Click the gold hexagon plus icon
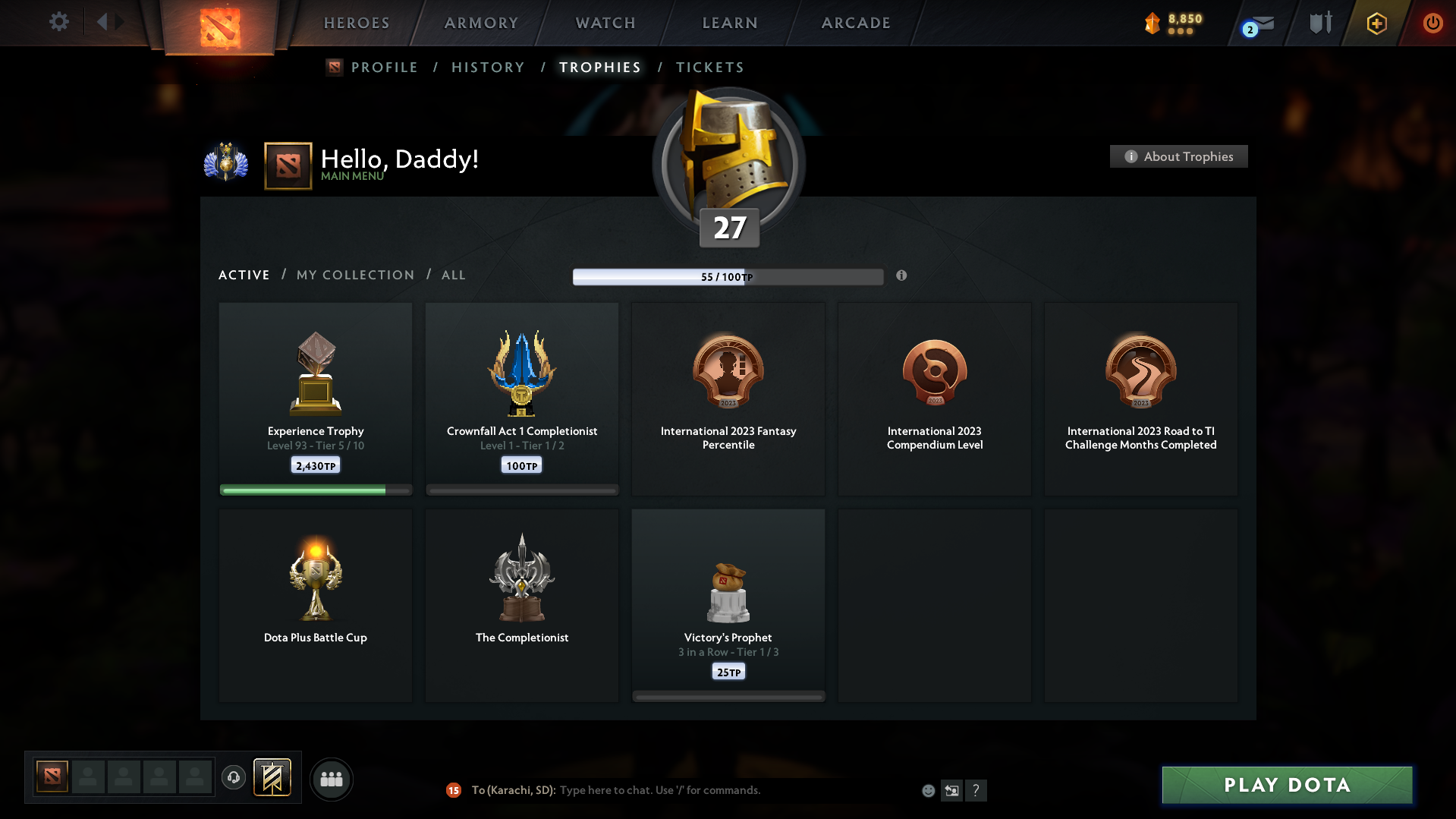Image resolution: width=1456 pixels, height=819 pixels. 1376,23
